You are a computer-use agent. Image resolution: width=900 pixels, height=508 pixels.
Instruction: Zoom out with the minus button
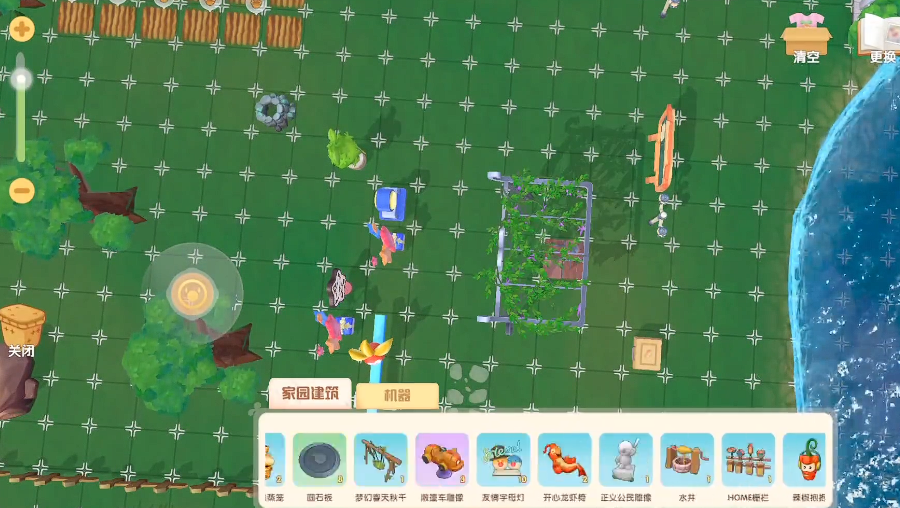21,190
